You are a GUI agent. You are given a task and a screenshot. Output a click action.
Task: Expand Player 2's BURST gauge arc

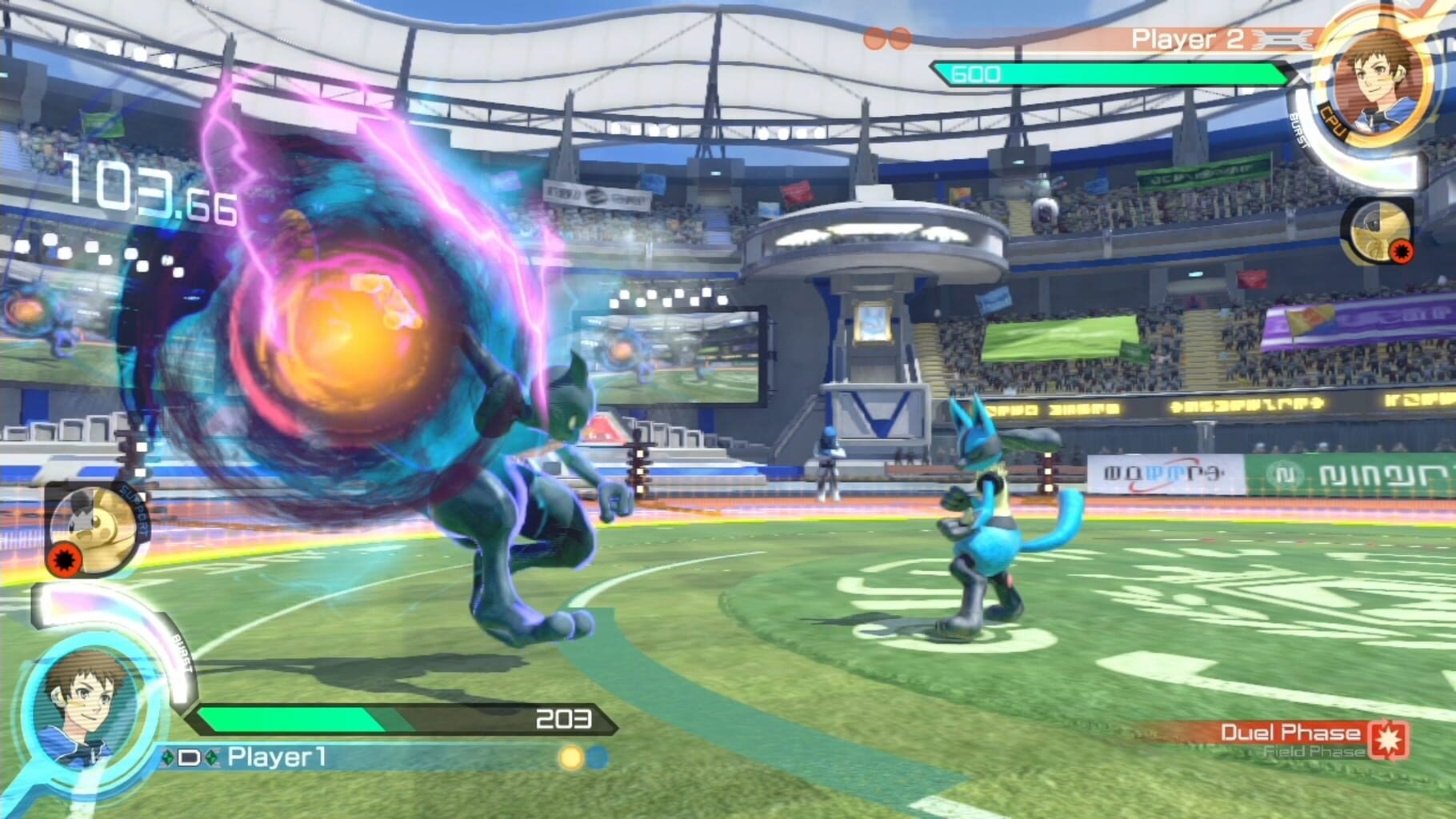[x=1299, y=132]
